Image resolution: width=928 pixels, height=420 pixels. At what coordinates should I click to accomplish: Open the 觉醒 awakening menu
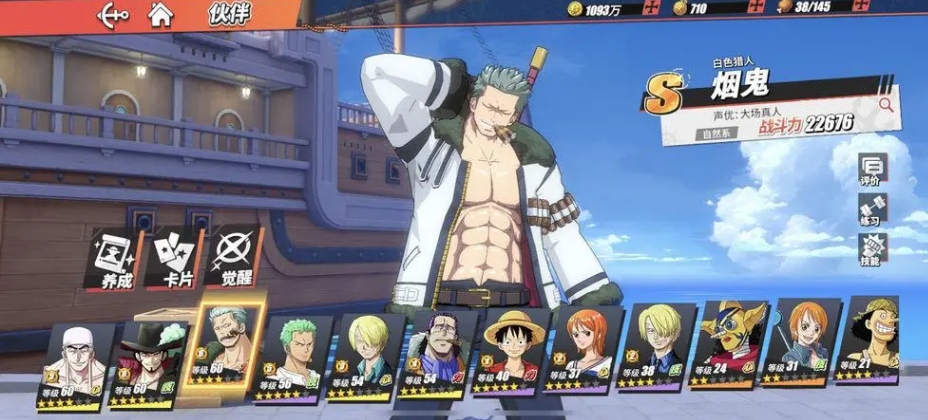point(236,258)
